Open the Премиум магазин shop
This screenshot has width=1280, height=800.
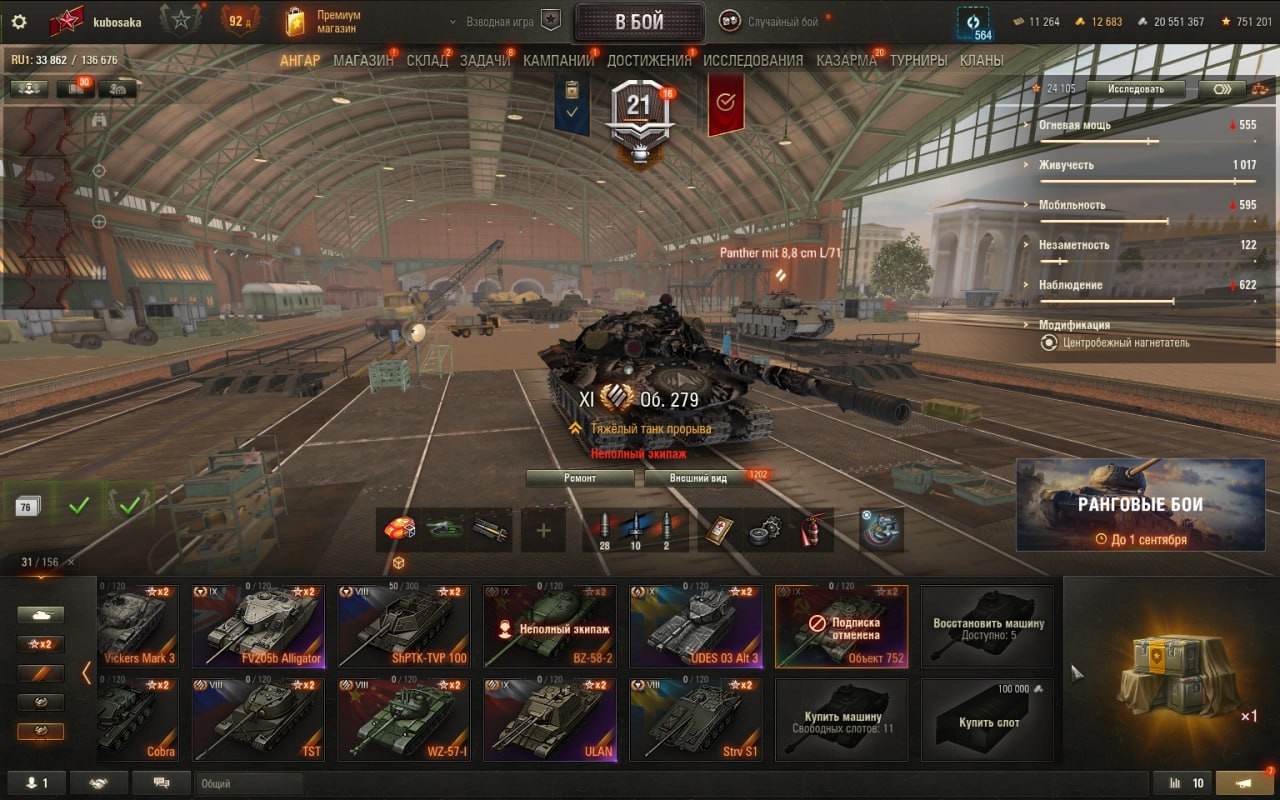coord(323,22)
